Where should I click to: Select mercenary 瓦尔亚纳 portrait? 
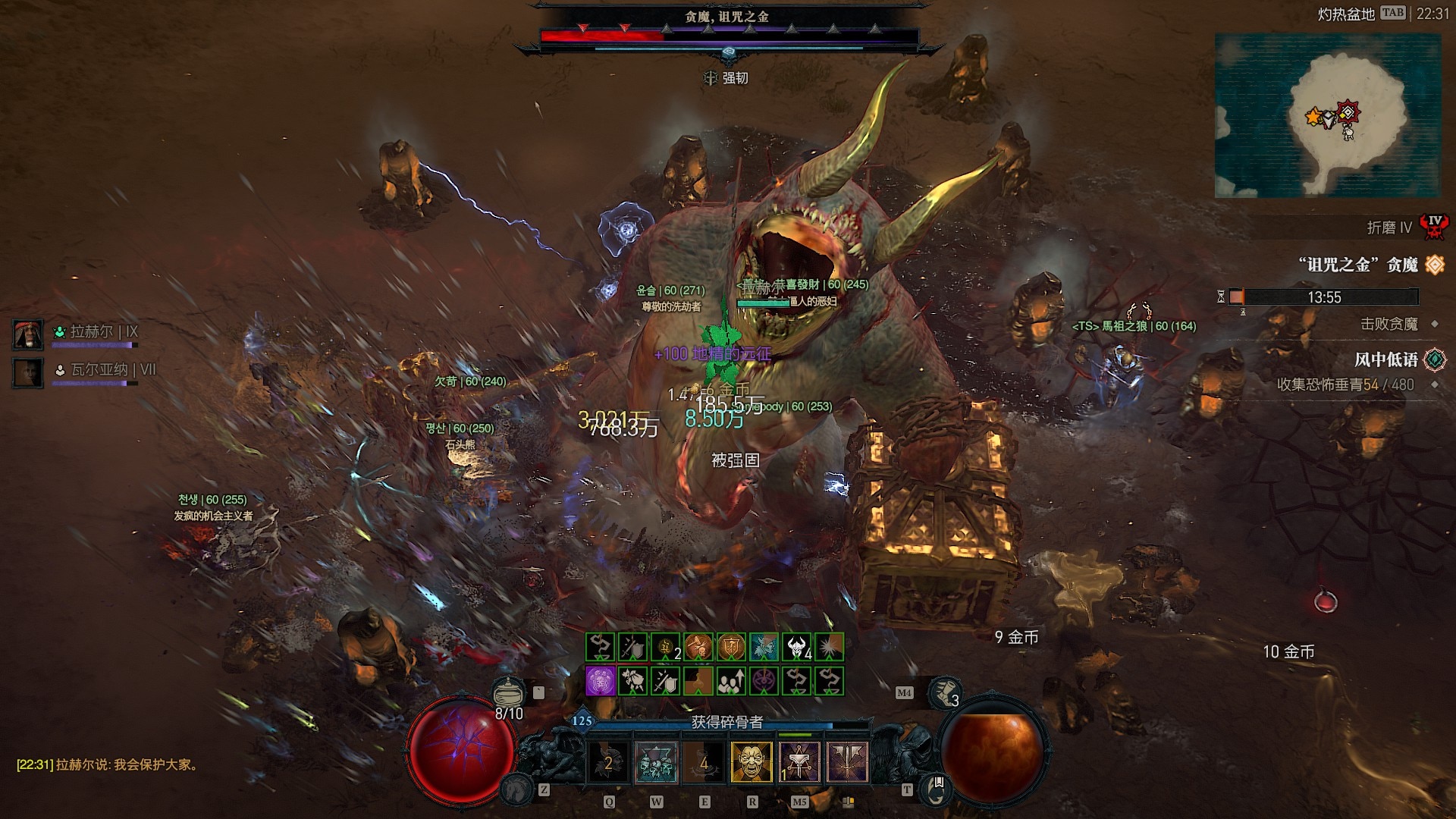tap(28, 372)
